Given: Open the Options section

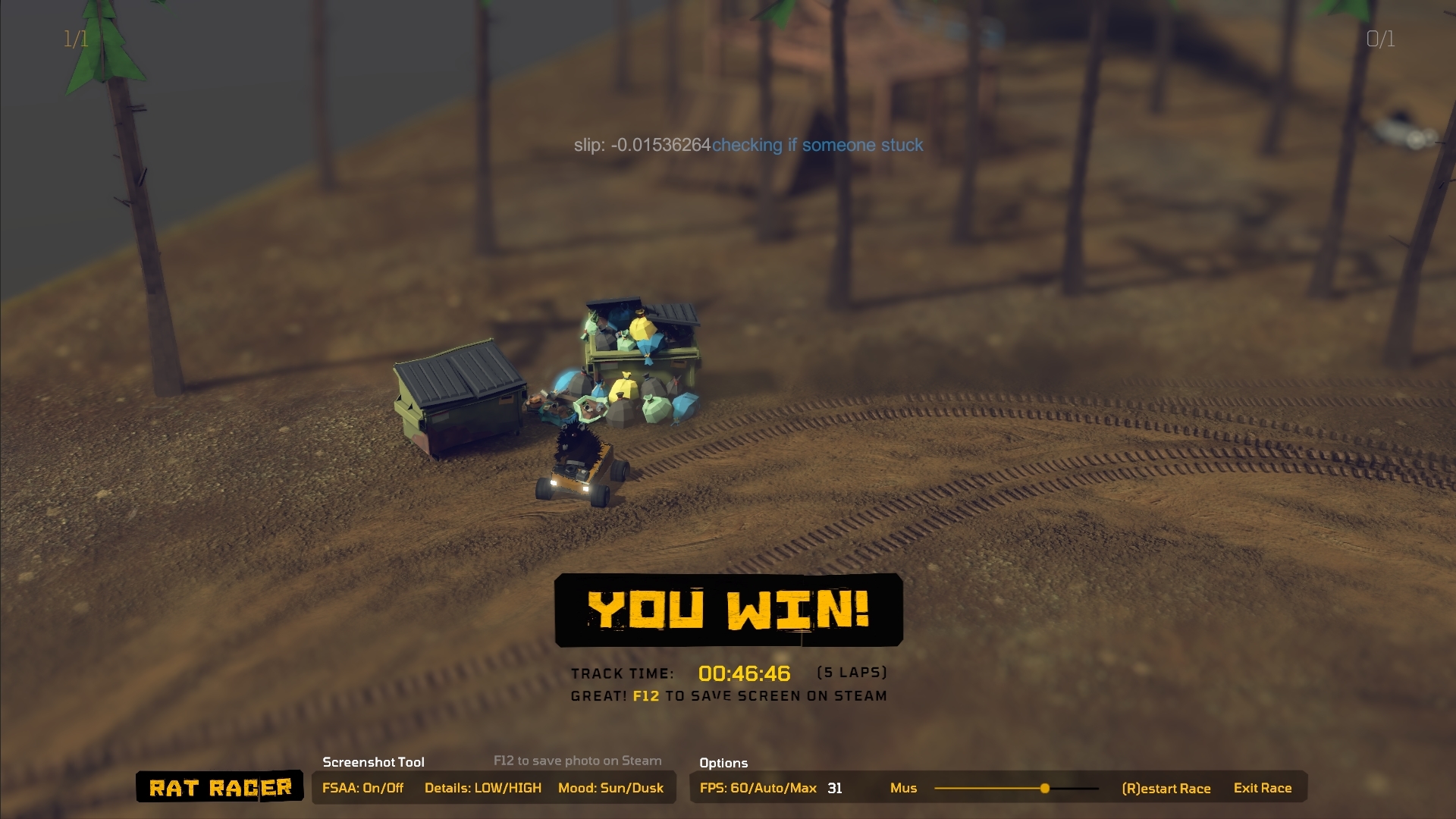Looking at the screenshot, I should 723,763.
